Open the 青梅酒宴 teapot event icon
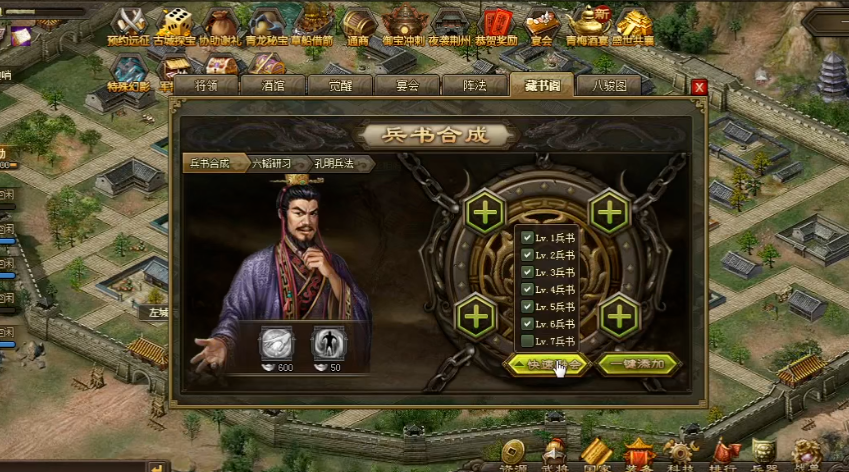 589,23
